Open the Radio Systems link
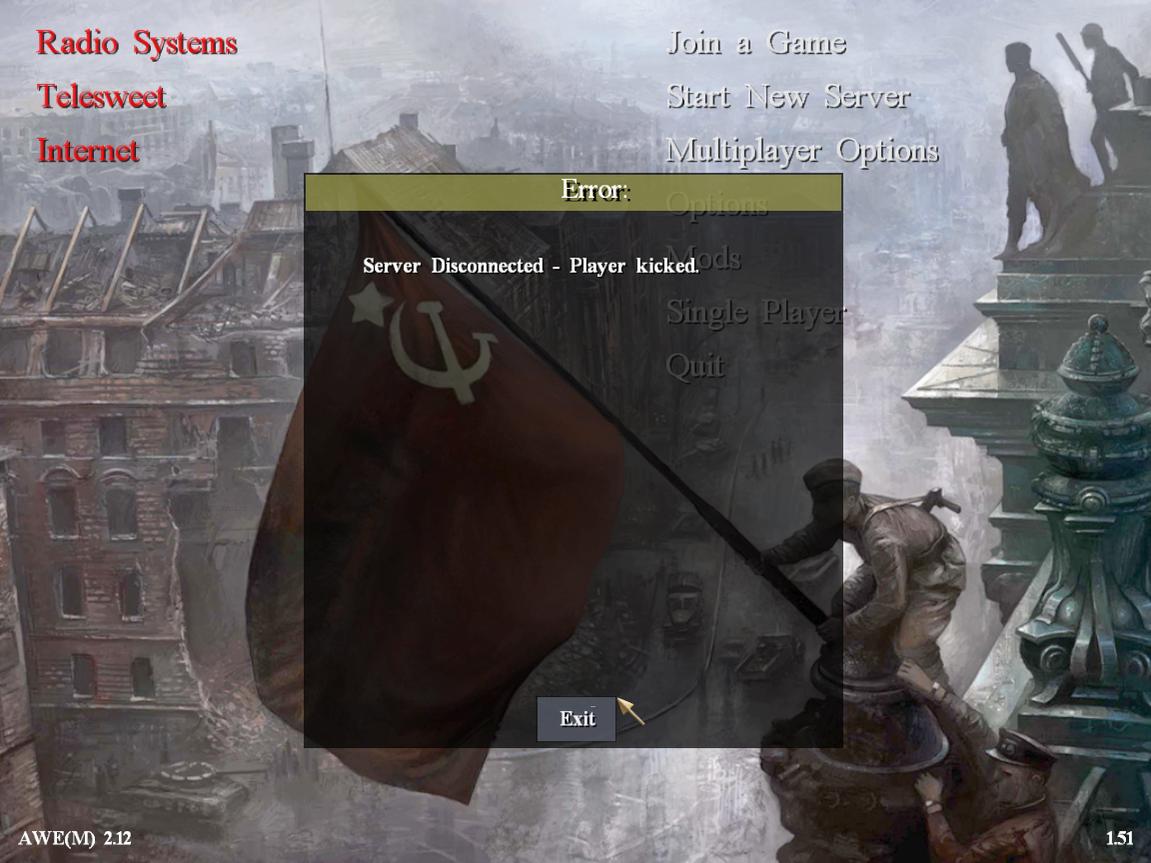Screen dimensions: 1151x863 pyautogui.click(x=137, y=43)
